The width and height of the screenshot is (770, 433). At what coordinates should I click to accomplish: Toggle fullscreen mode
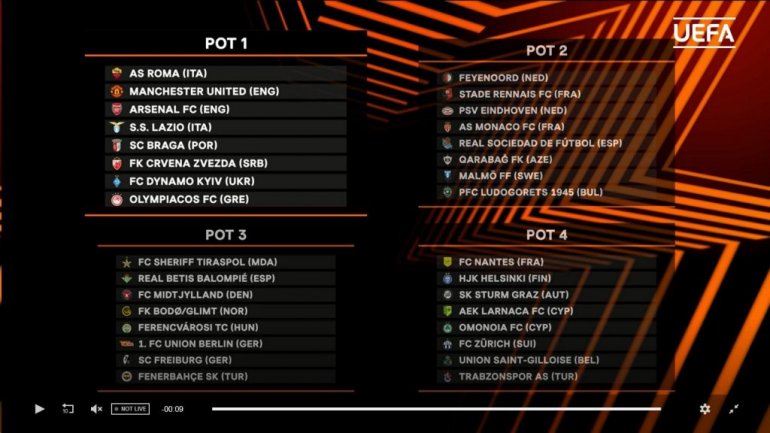tap(733, 409)
